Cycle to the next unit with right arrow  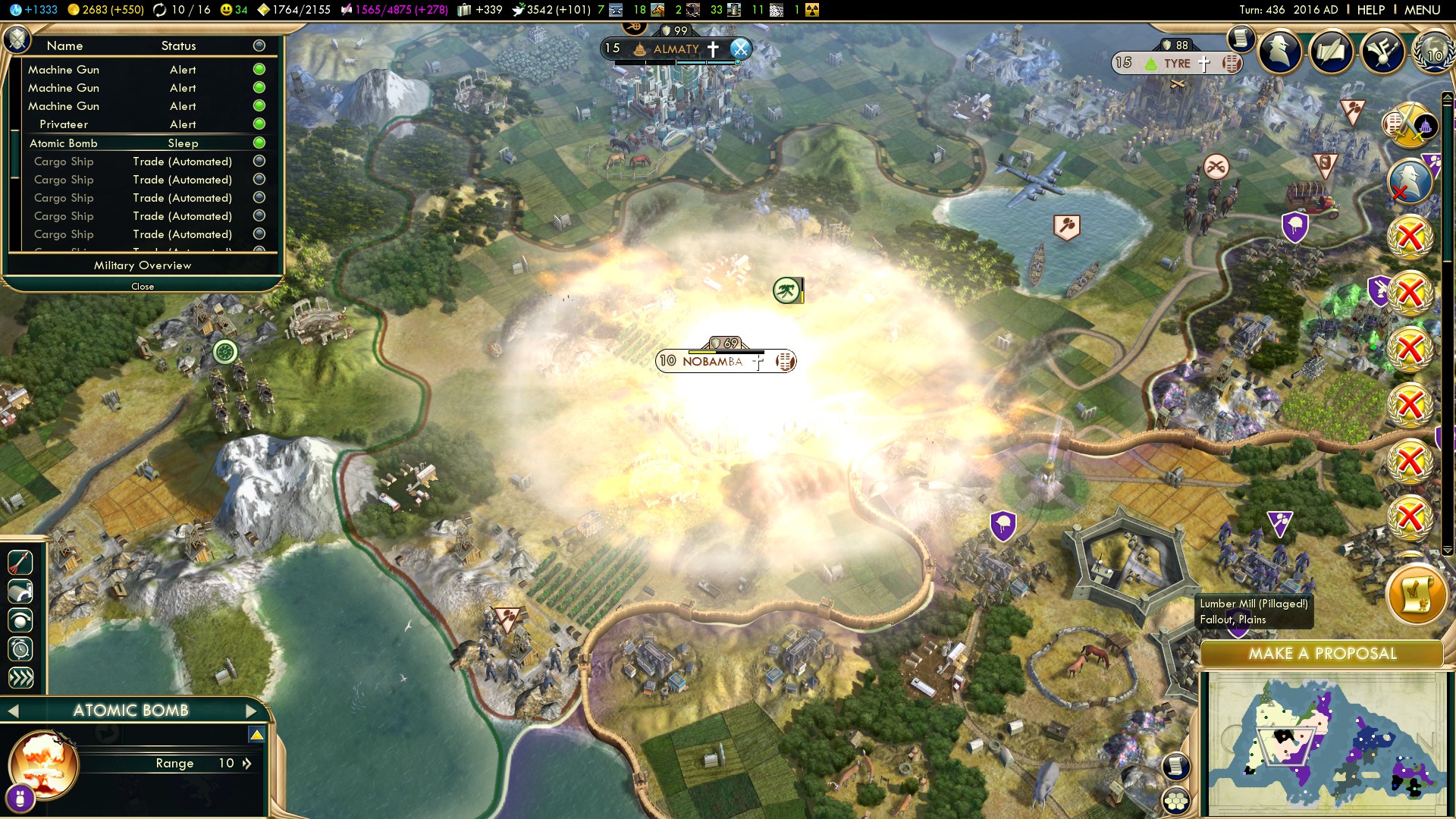click(252, 711)
